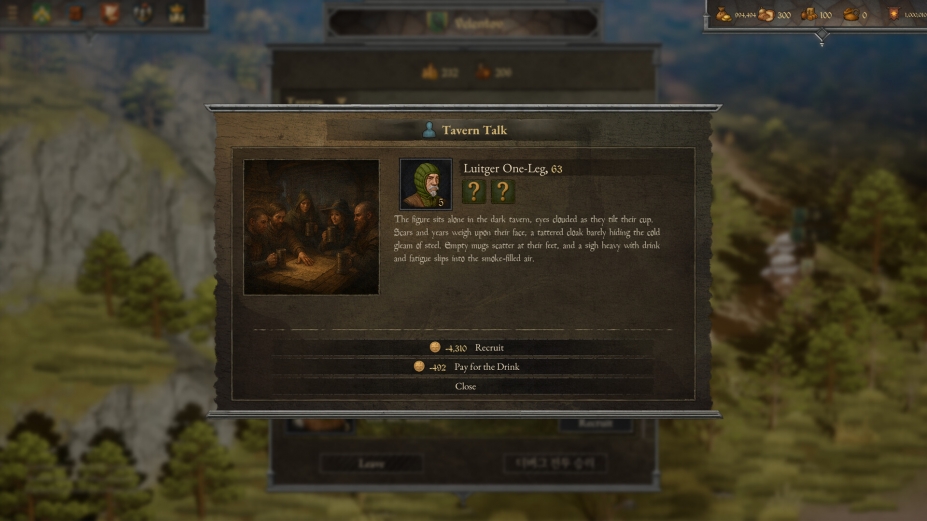
Task: Click the tavern scene illustration
Action: pyautogui.click(x=311, y=227)
